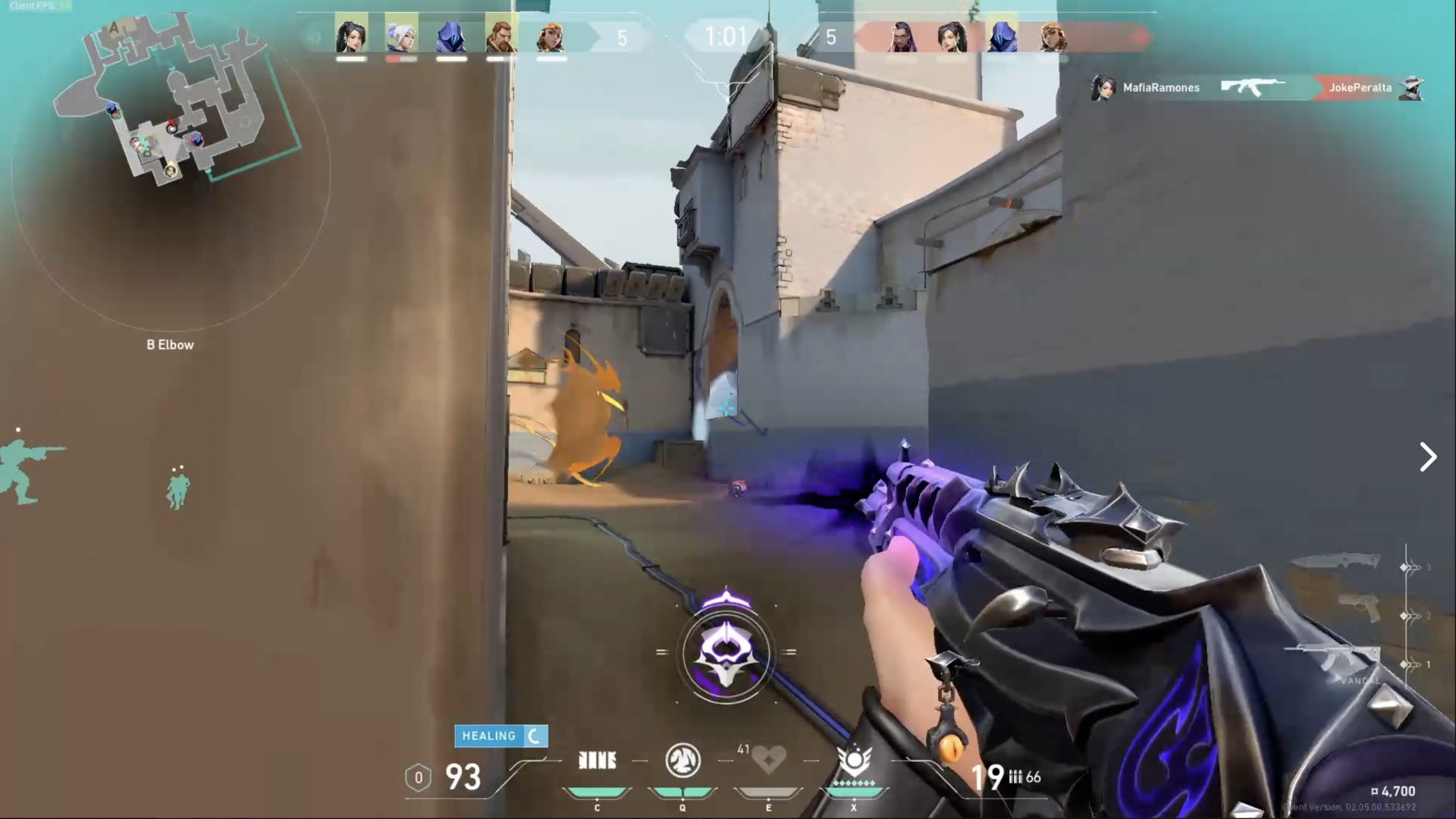
Task: Select the enemy Omen portrait on red team
Action: pyautogui.click(x=1002, y=36)
